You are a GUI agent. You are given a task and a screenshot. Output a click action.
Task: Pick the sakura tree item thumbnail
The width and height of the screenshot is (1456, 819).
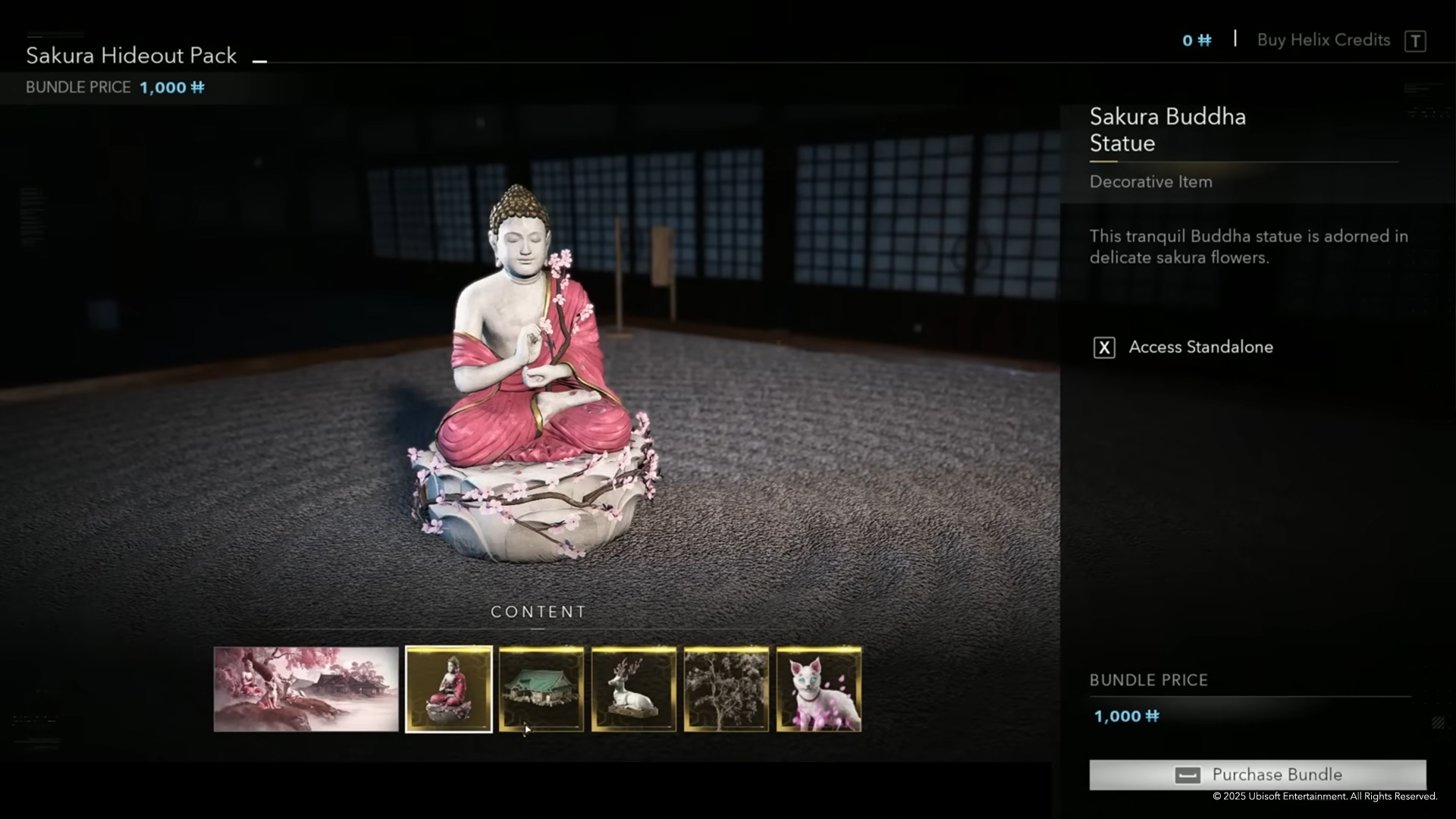[x=726, y=689]
